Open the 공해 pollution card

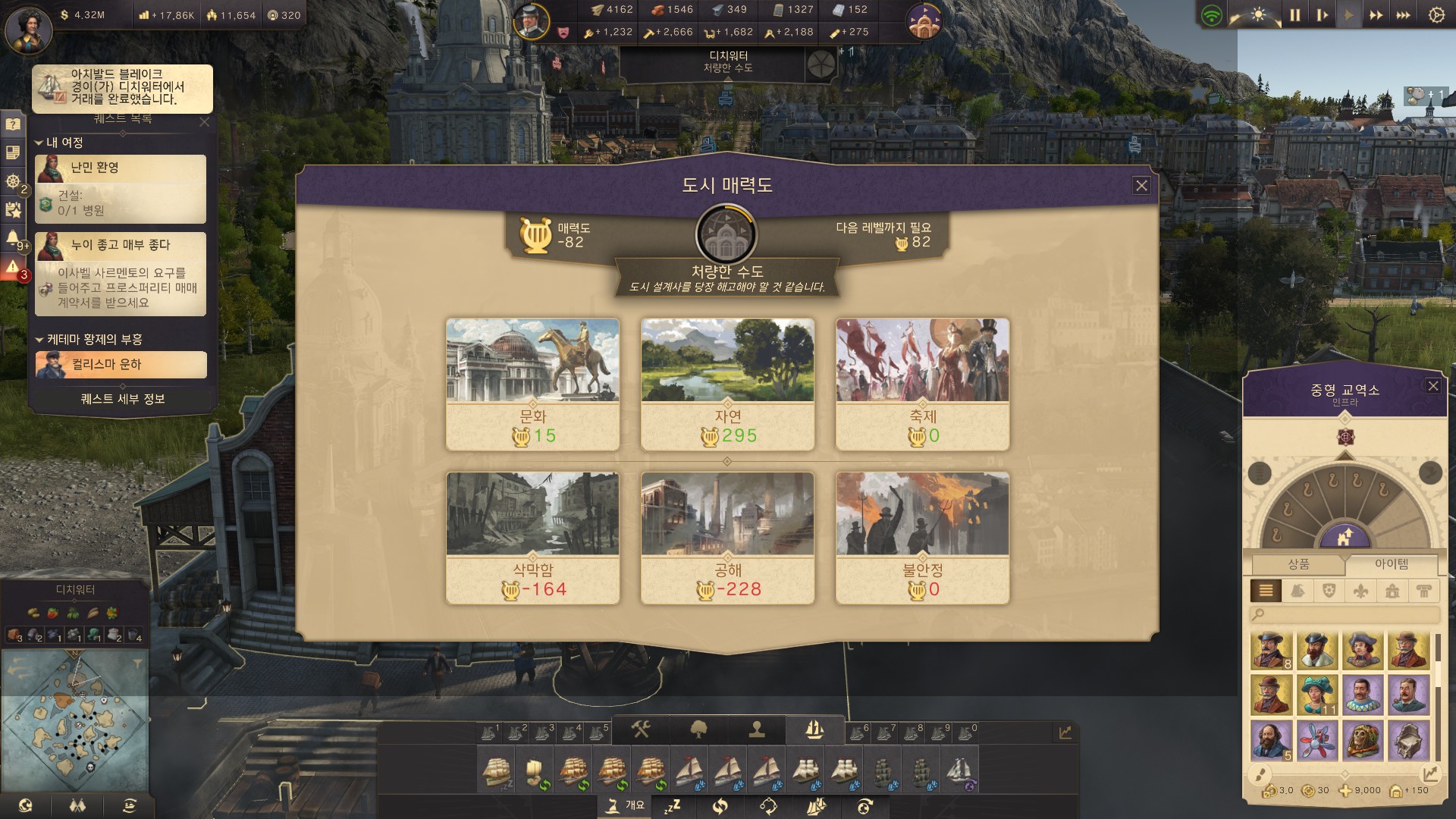click(x=727, y=538)
